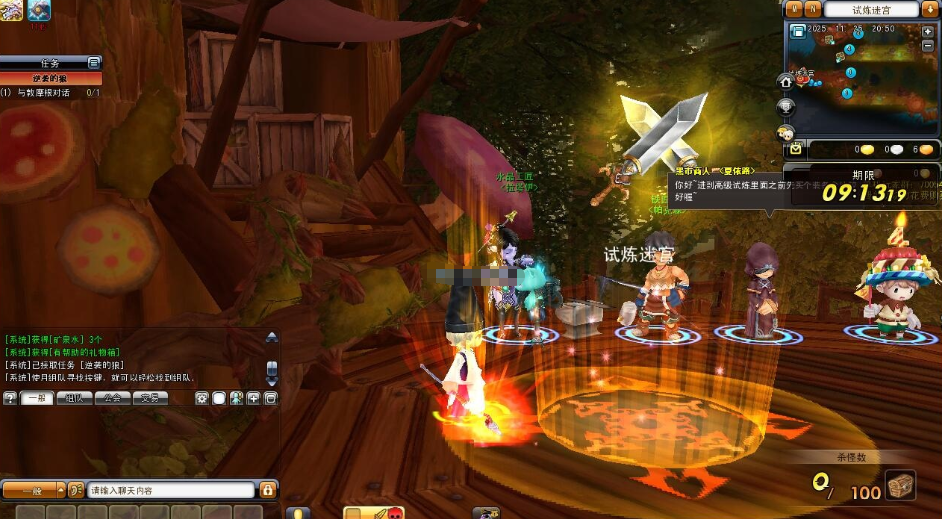Switch to the 组队 chat tab
The image size is (942, 519).
tap(75, 398)
